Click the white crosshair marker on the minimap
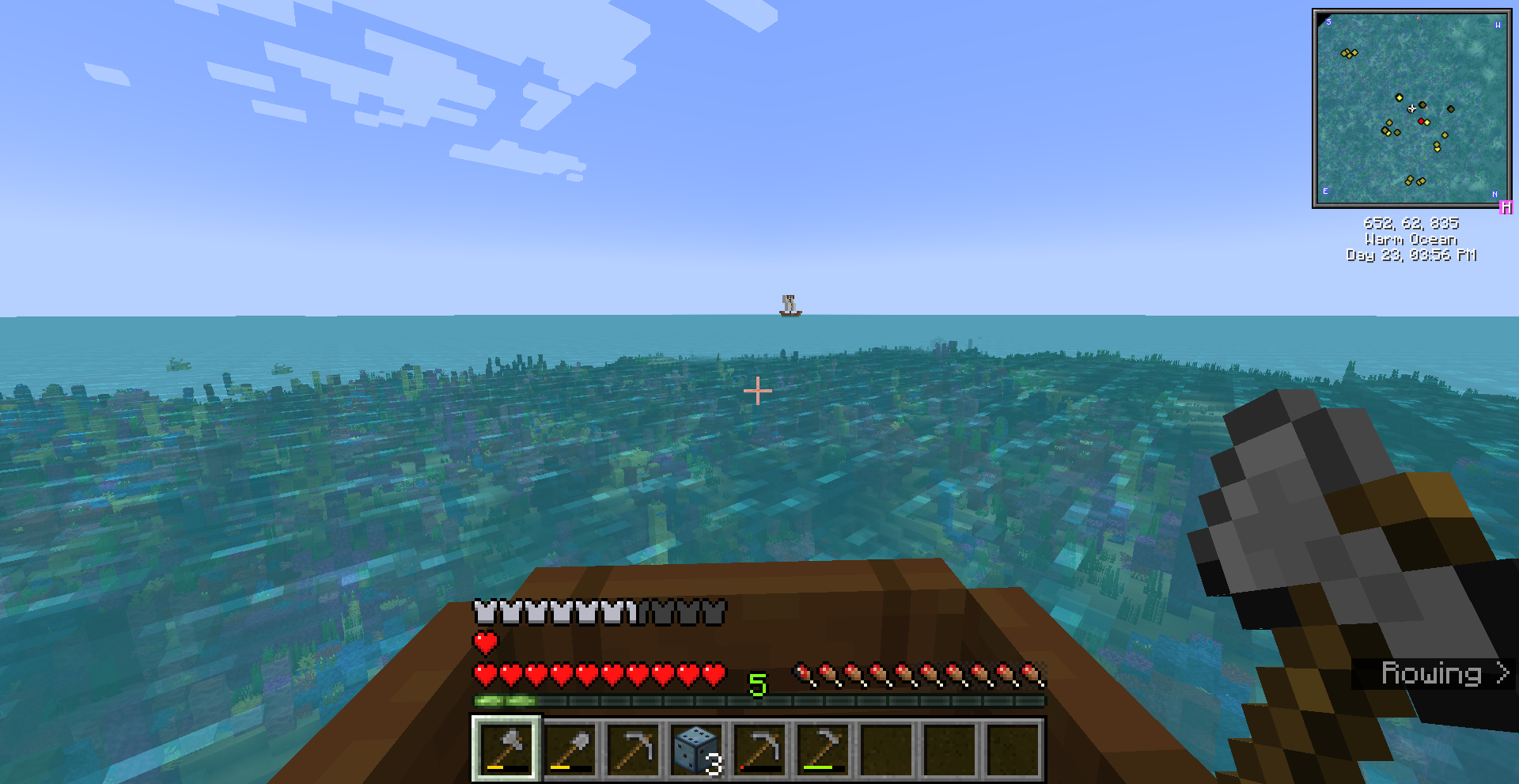The image size is (1519, 784). click(x=1411, y=108)
